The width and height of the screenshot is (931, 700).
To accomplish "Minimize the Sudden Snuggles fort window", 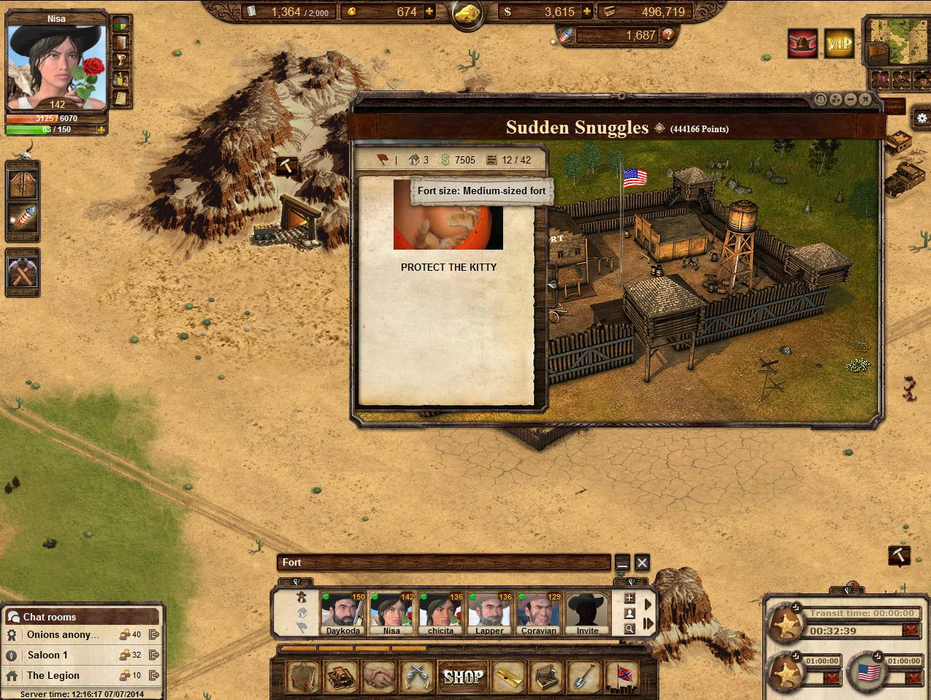I will (850, 99).
